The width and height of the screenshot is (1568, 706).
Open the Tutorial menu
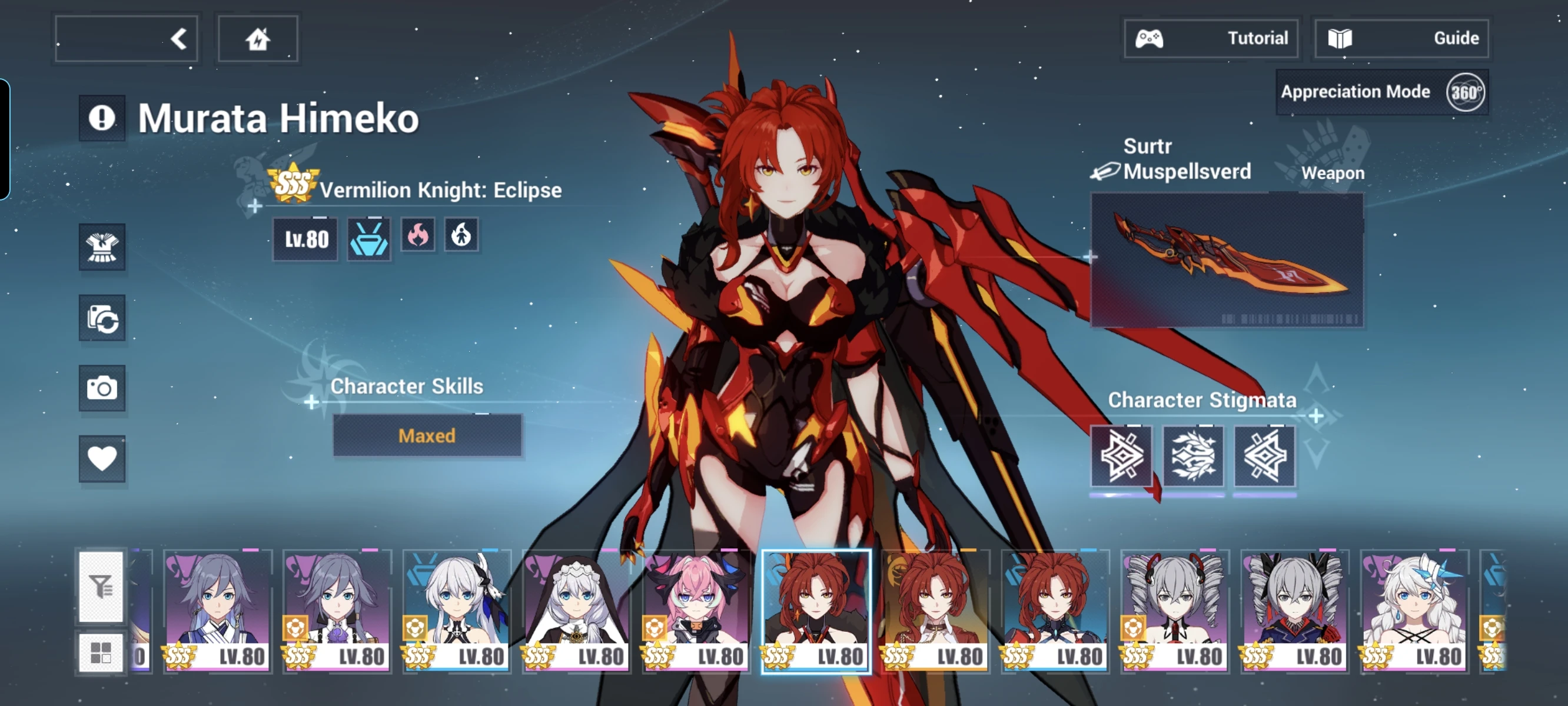point(1210,38)
